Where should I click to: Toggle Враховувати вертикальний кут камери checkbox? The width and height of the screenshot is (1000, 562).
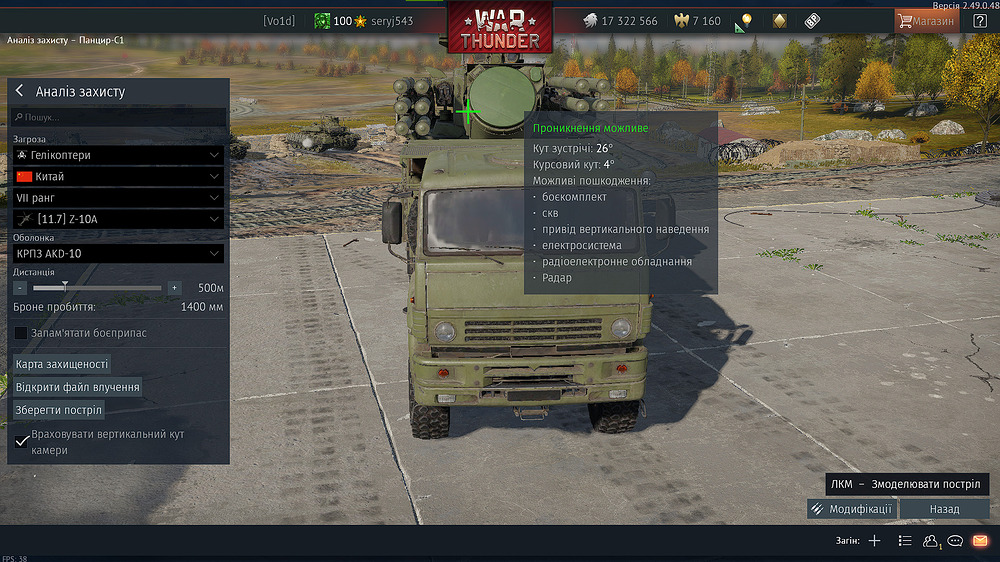coord(22,441)
